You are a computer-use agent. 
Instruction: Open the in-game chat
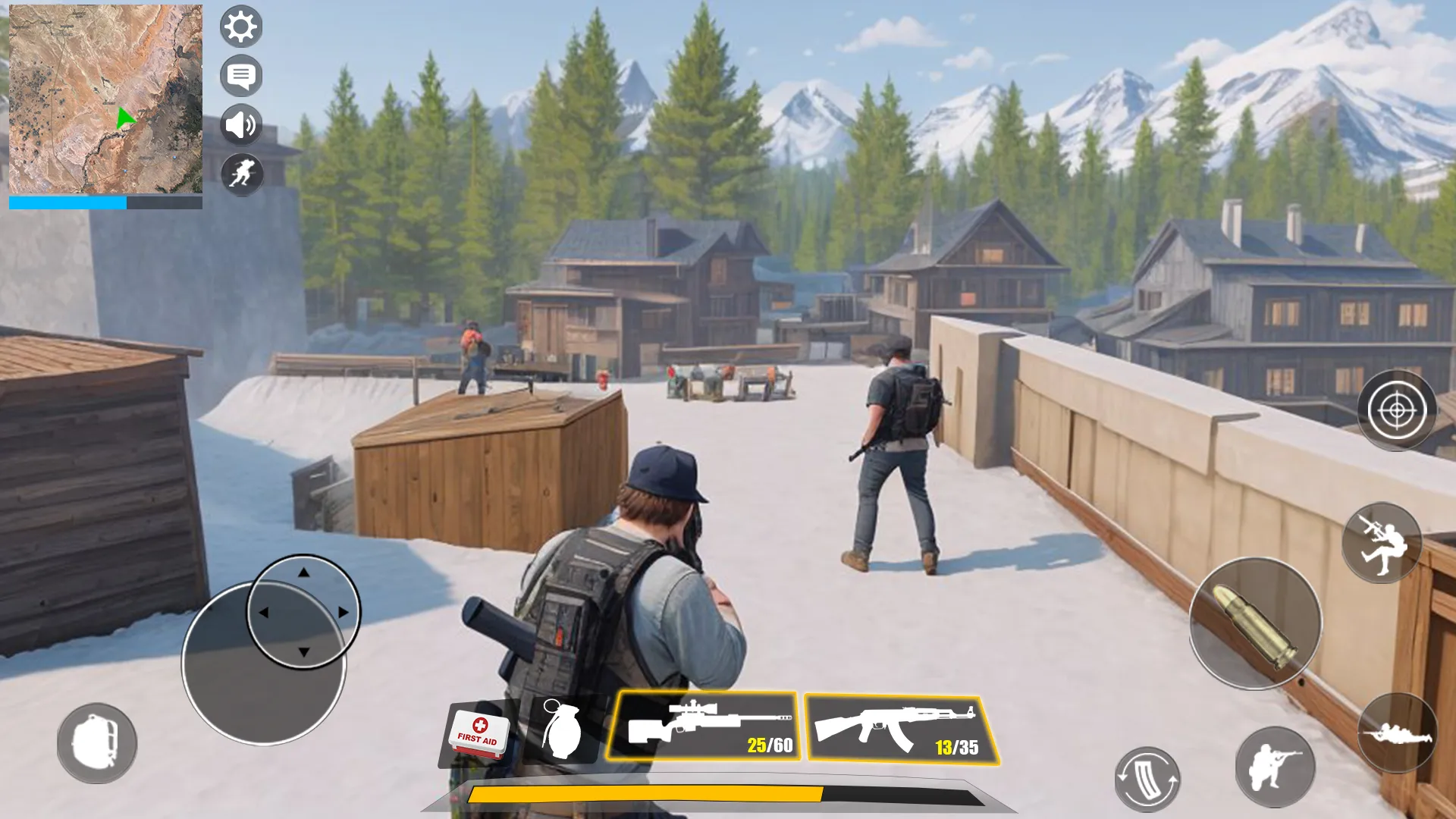click(240, 76)
